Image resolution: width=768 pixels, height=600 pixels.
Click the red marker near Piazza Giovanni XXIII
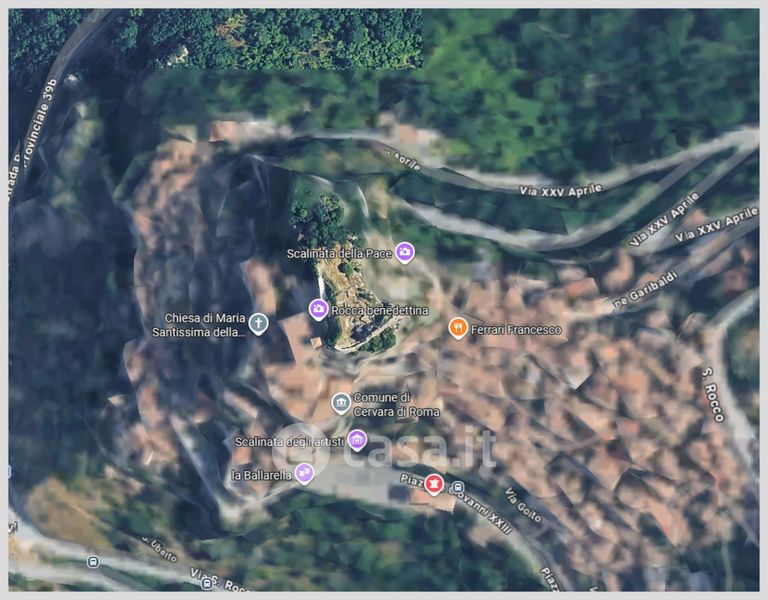[x=434, y=484]
